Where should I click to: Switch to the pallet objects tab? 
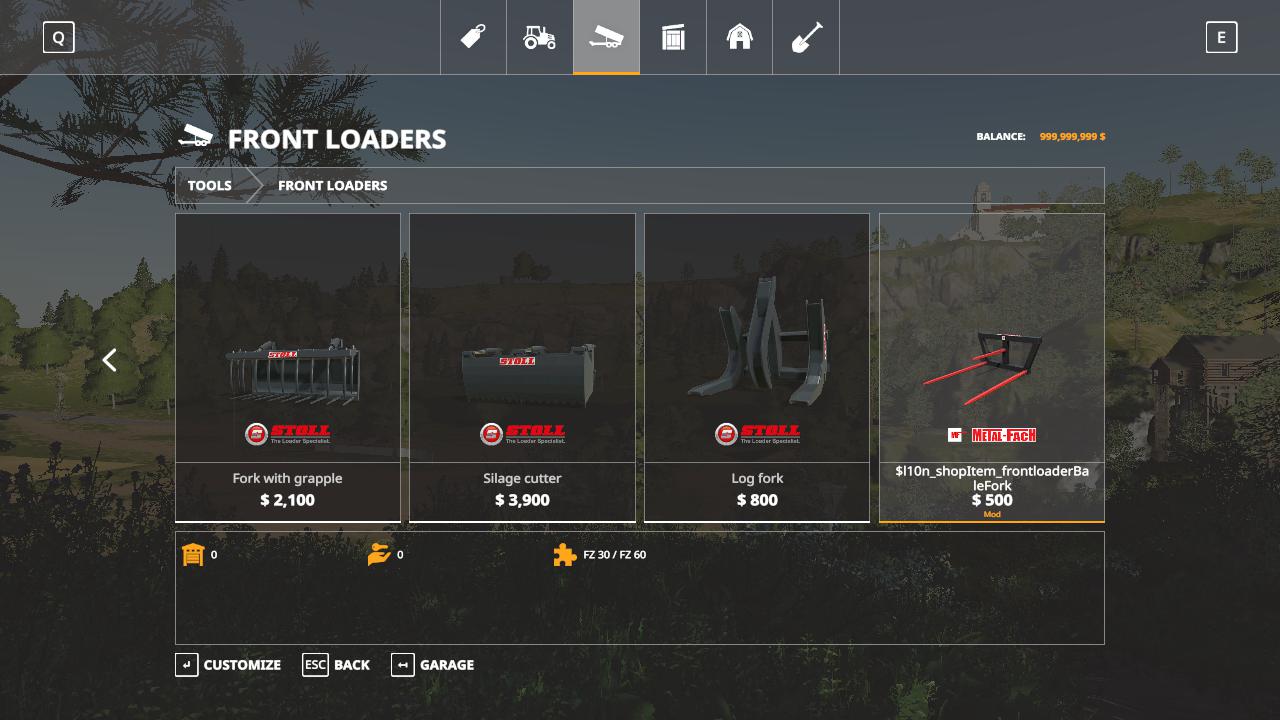coord(673,37)
